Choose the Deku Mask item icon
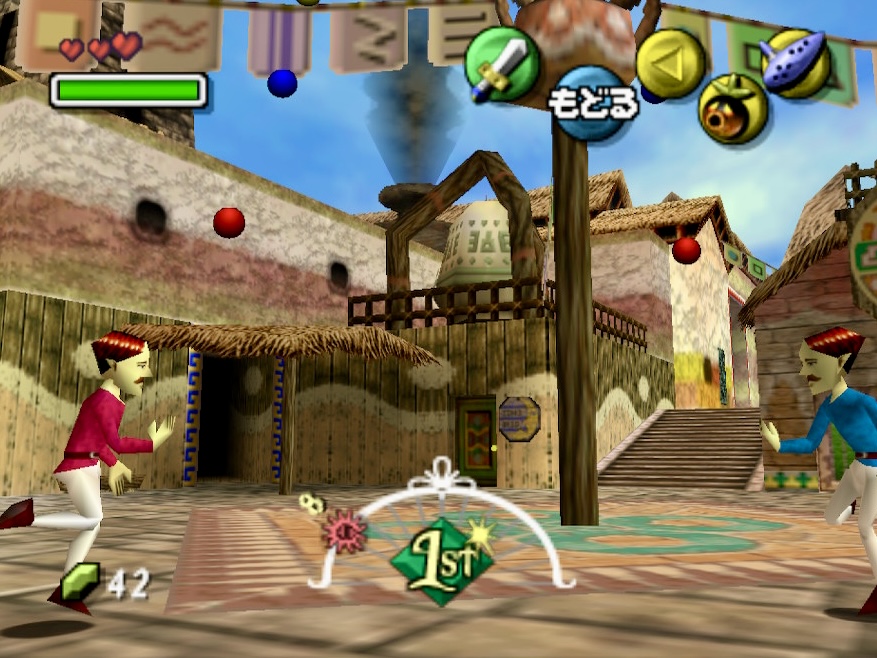 732,108
